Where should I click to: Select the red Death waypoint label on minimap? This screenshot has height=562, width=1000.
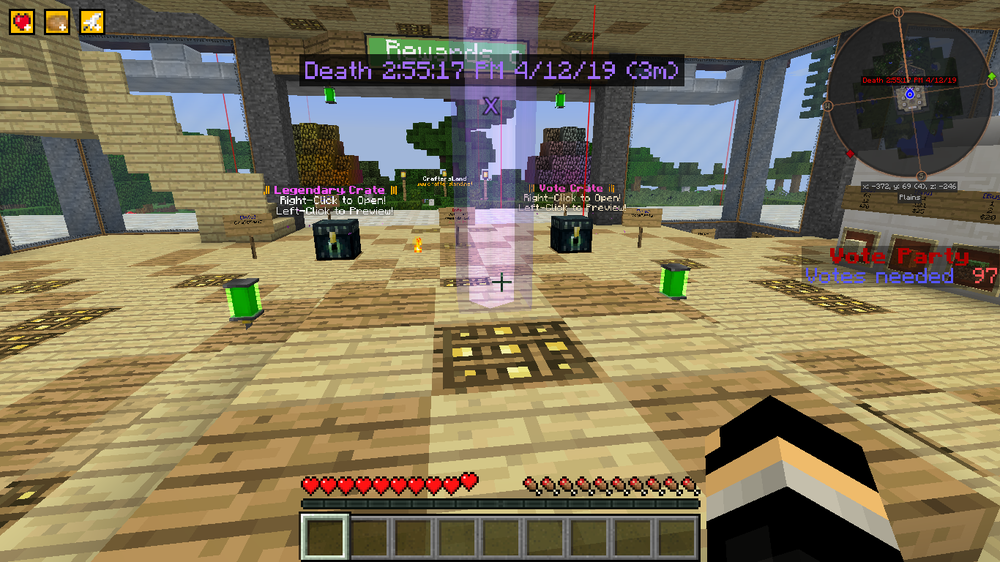(909, 80)
